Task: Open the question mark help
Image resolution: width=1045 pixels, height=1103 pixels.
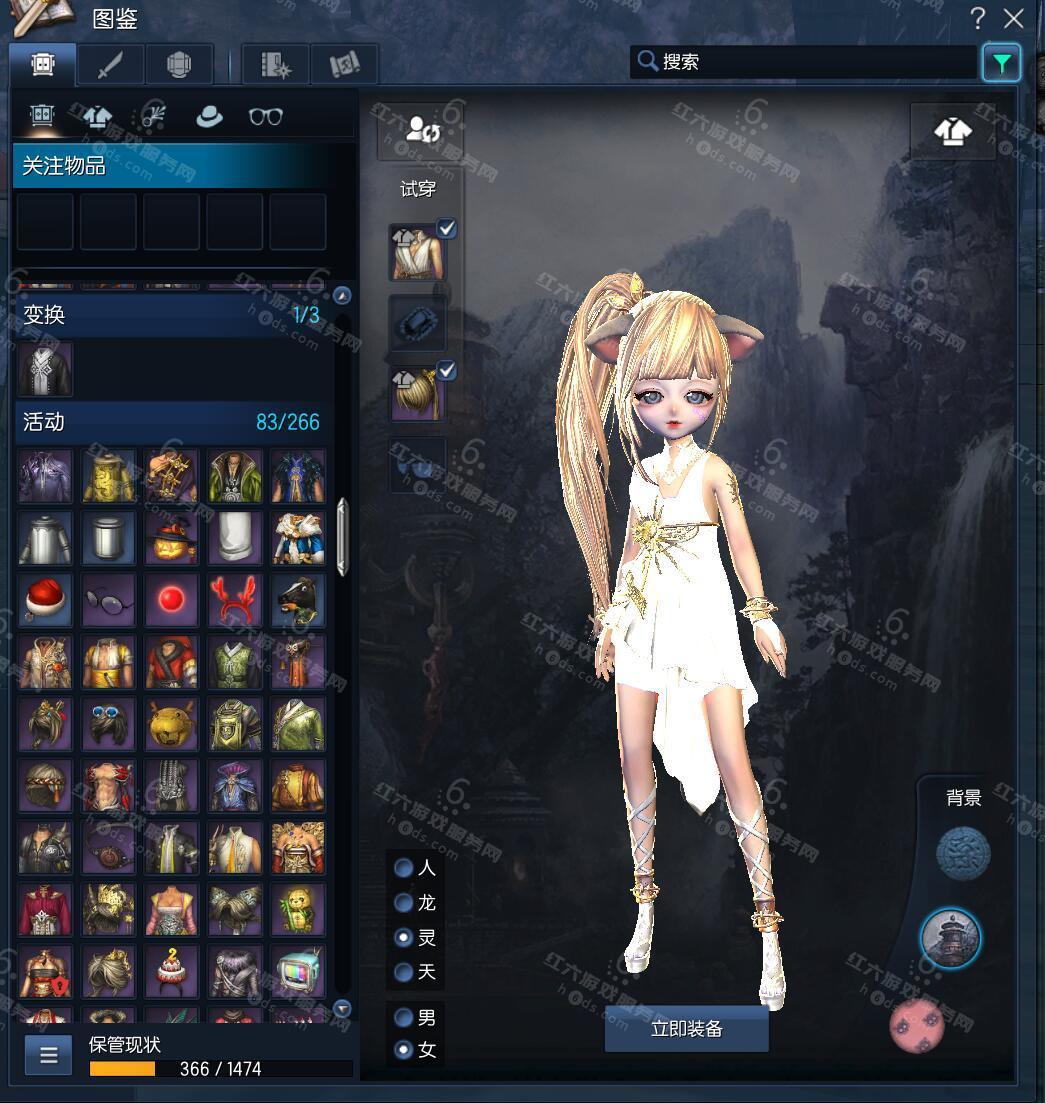Action: coord(978,18)
